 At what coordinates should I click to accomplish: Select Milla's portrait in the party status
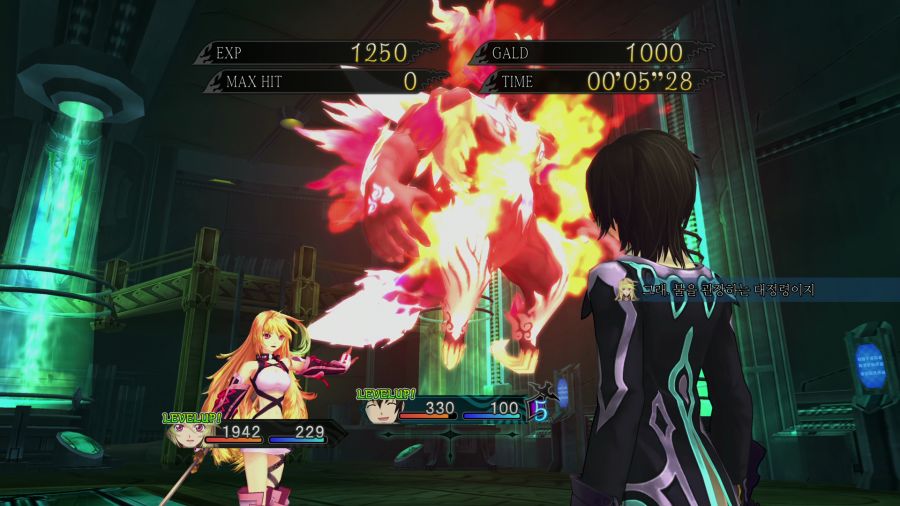tap(187, 434)
